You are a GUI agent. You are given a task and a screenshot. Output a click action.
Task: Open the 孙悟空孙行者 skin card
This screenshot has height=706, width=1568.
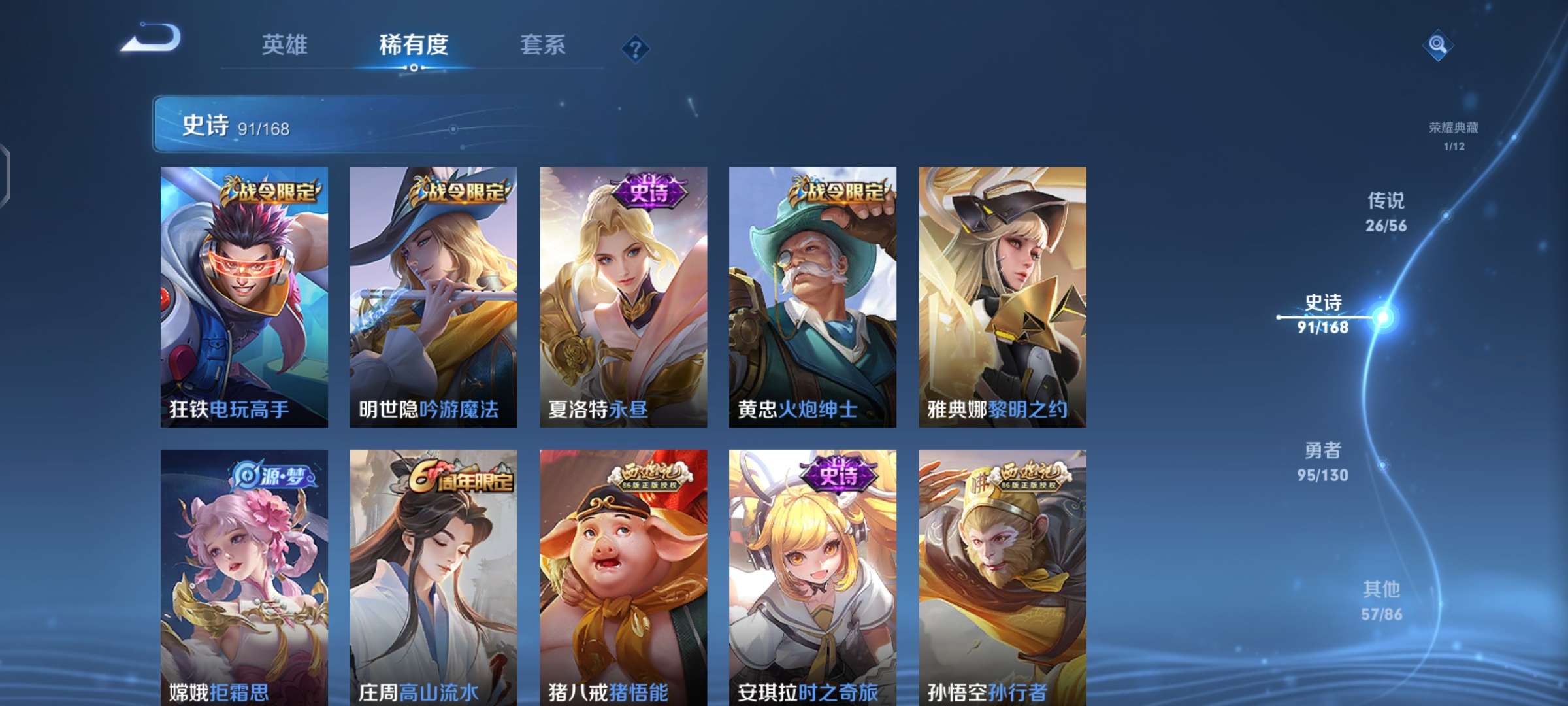click(1006, 575)
